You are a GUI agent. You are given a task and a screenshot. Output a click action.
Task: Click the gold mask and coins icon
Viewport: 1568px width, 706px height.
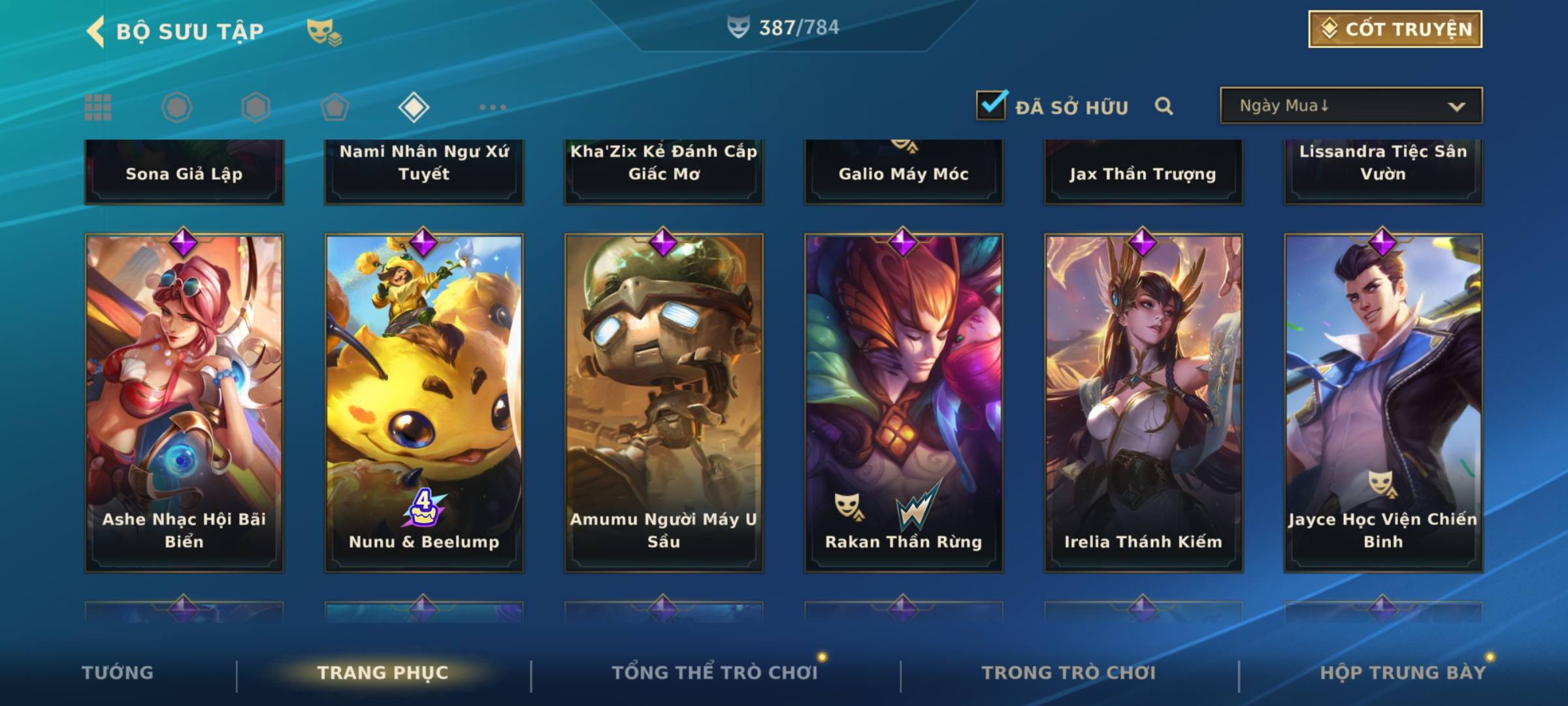(x=324, y=31)
